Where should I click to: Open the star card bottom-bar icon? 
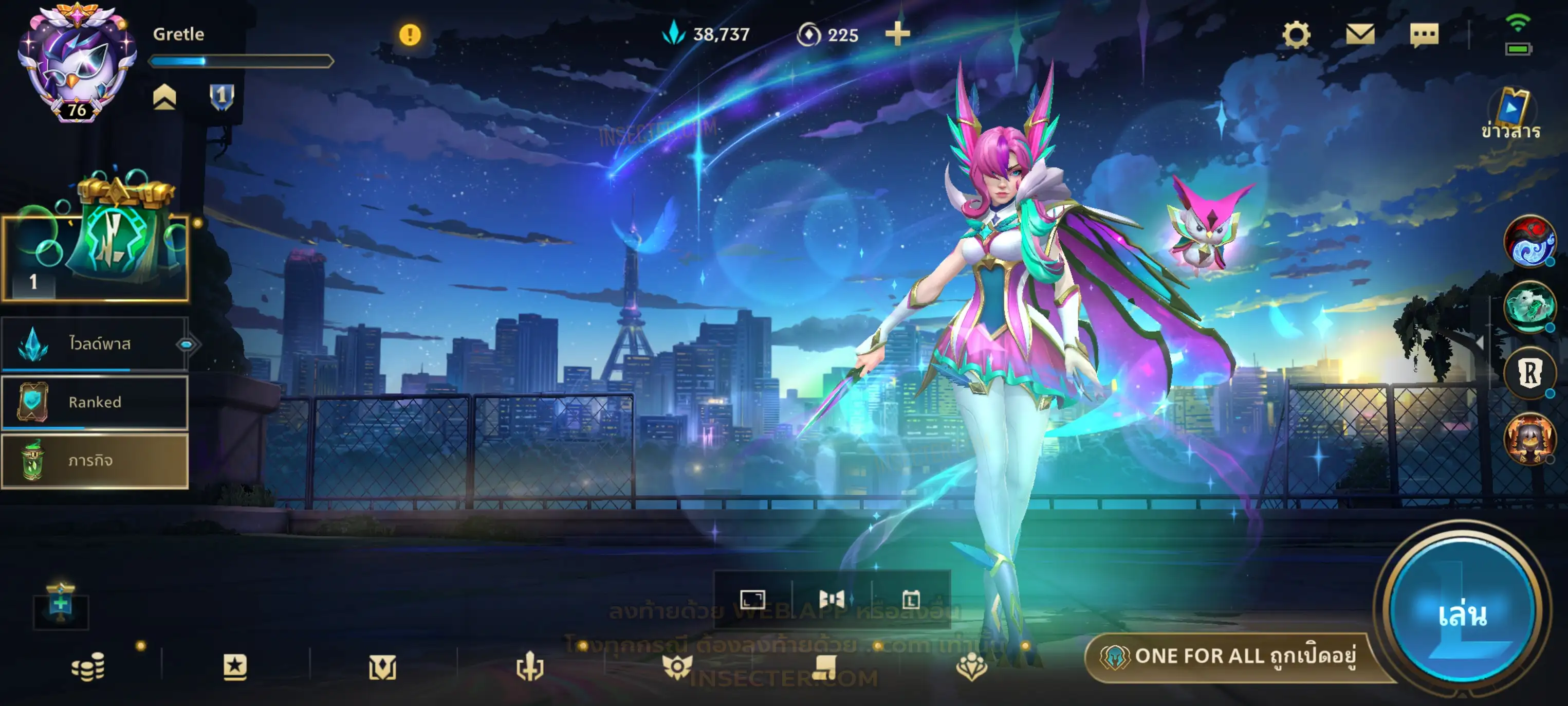point(235,667)
